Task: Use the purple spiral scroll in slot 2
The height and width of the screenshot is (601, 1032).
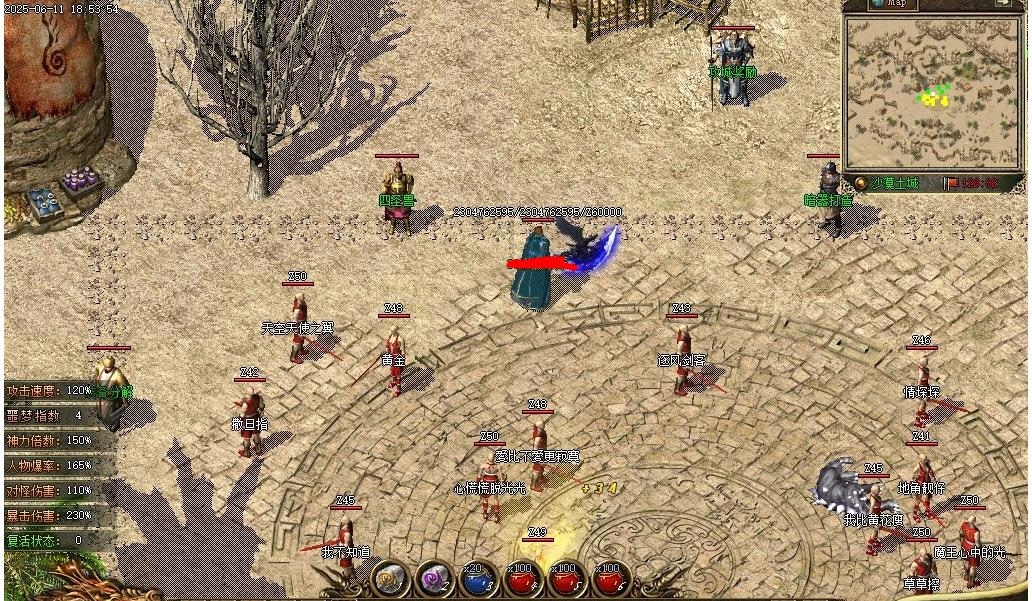Action: (x=435, y=579)
